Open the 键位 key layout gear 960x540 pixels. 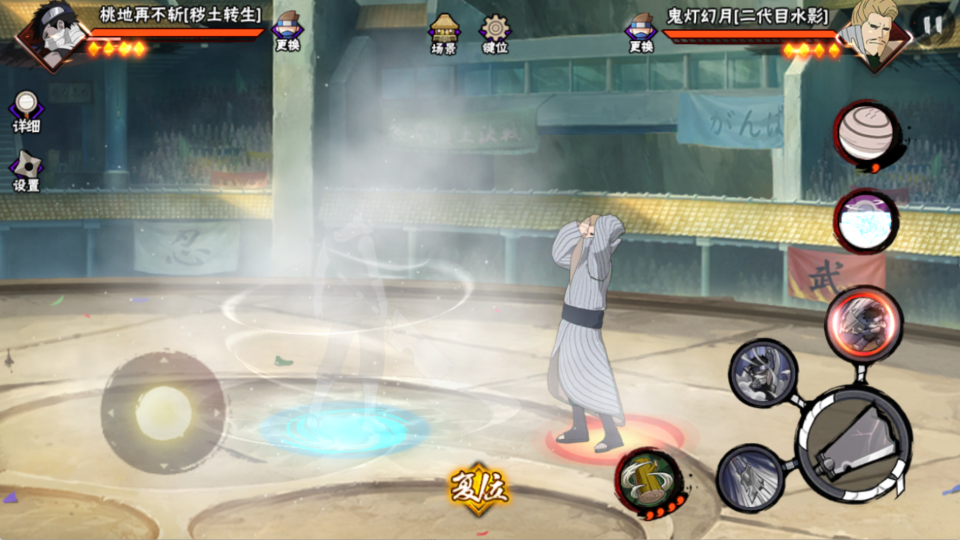(x=495, y=32)
